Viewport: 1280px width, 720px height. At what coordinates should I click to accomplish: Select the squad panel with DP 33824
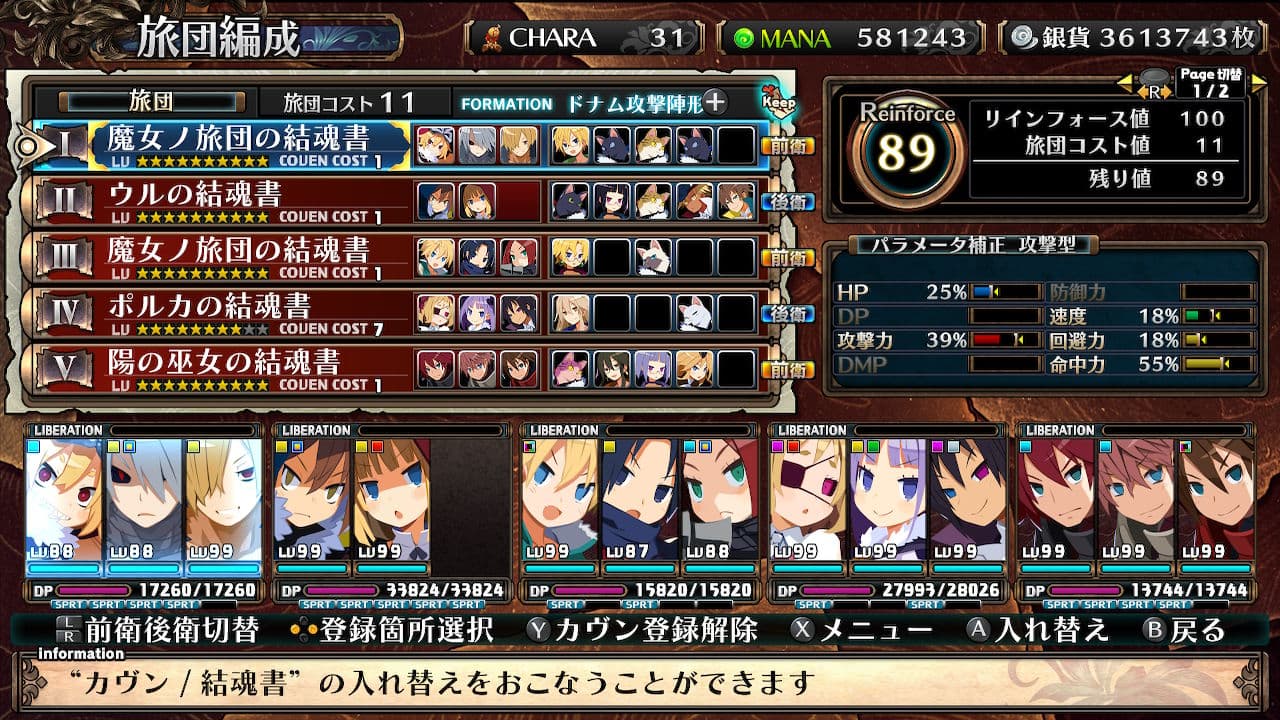(x=392, y=512)
